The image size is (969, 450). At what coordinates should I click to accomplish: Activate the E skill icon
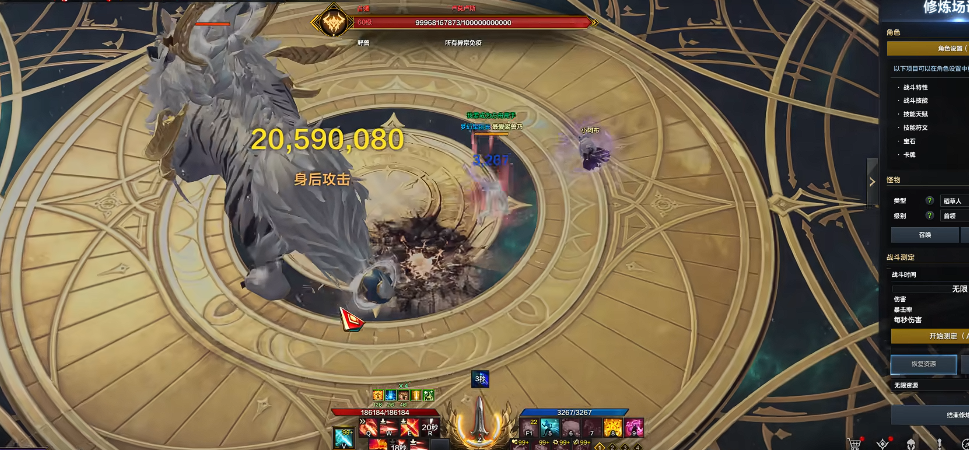(408, 427)
